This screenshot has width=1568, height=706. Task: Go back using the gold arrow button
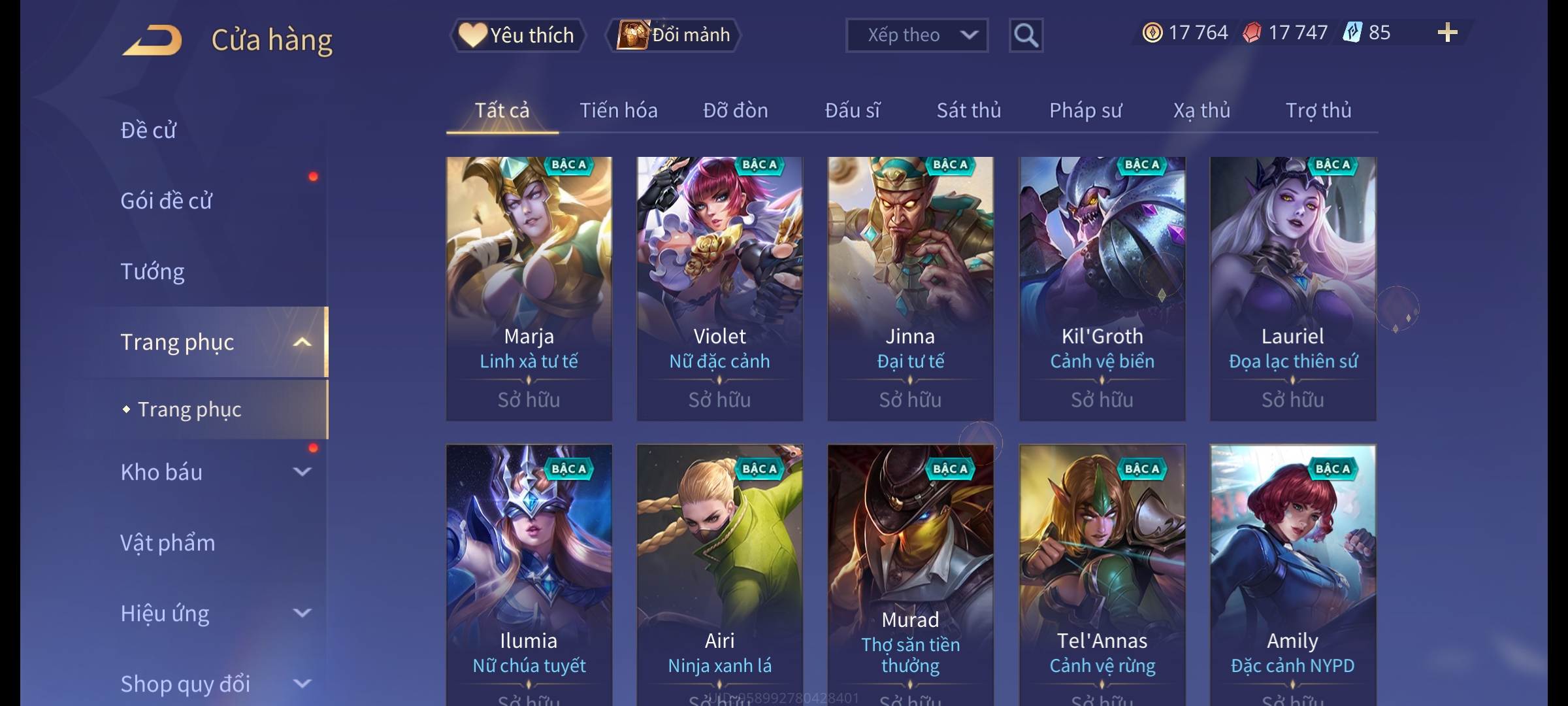(x=152, y=40)
